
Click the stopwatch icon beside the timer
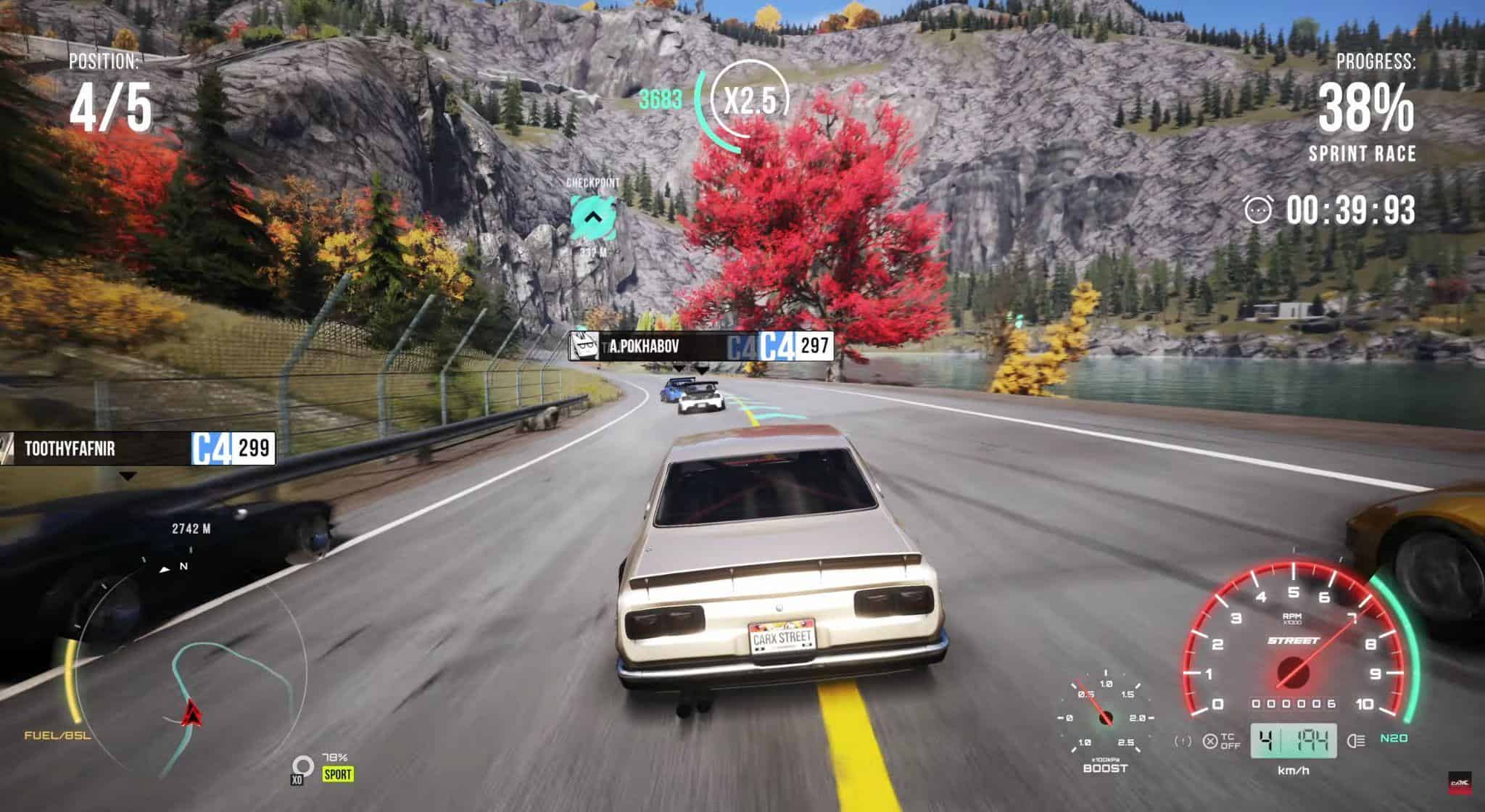(x=1258, y=210)
